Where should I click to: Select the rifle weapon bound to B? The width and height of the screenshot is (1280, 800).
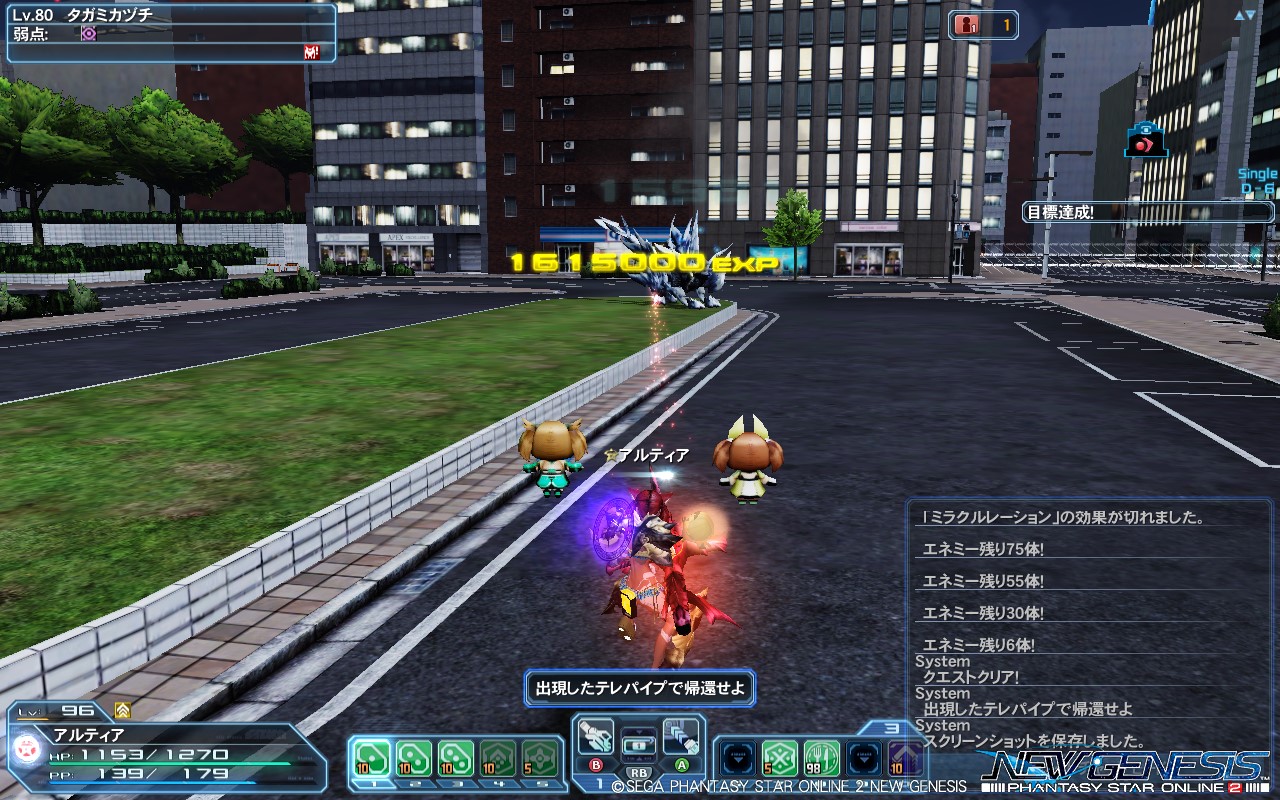(596, 738)
